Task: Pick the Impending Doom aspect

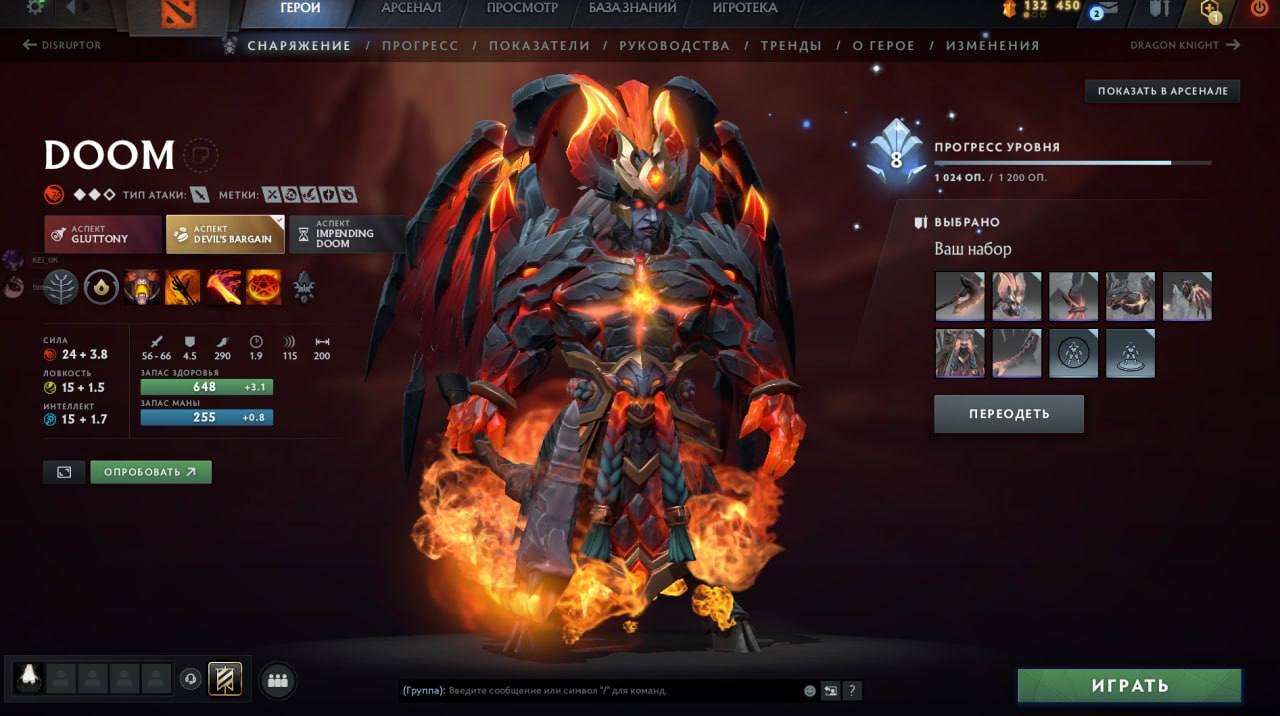Action: pyautogui.click(x=346, y=234)
